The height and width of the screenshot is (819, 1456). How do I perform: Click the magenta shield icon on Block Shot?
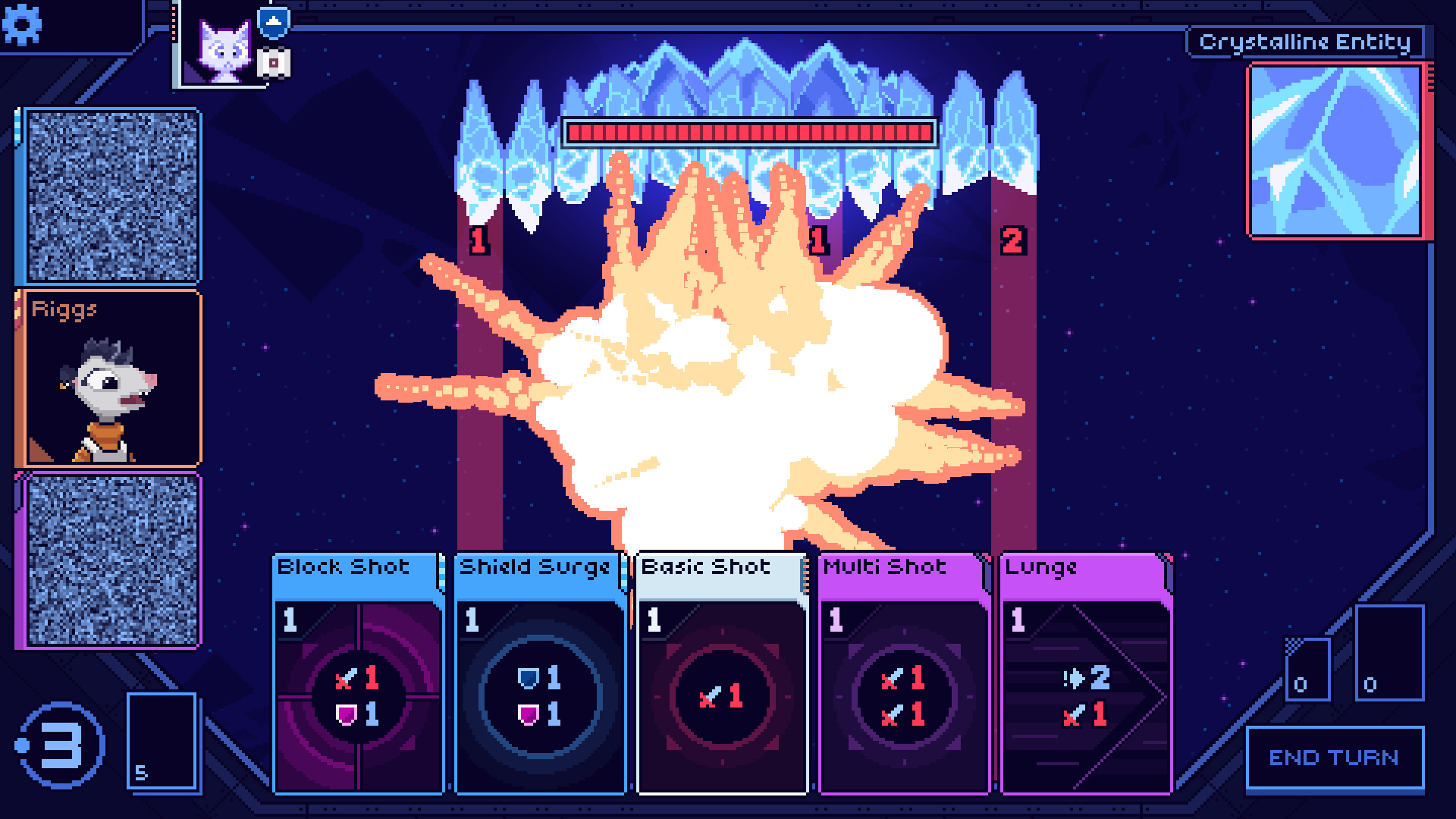tap(347, 716)
